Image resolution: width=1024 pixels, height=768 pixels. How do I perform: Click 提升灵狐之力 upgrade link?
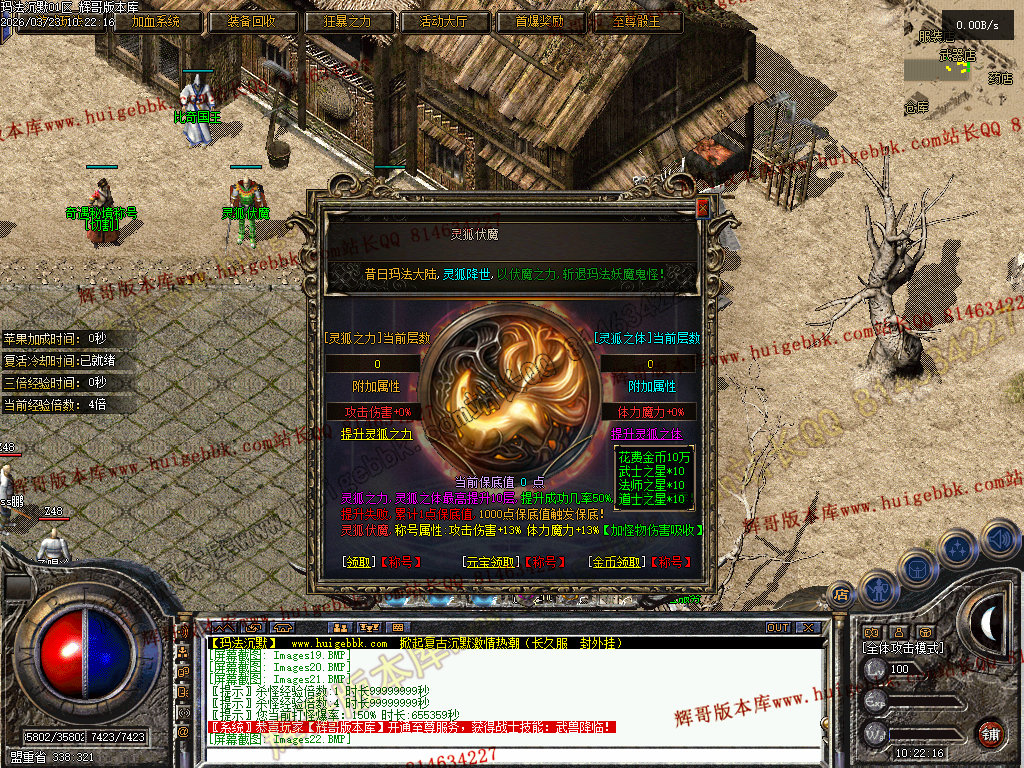click(376, 434)
